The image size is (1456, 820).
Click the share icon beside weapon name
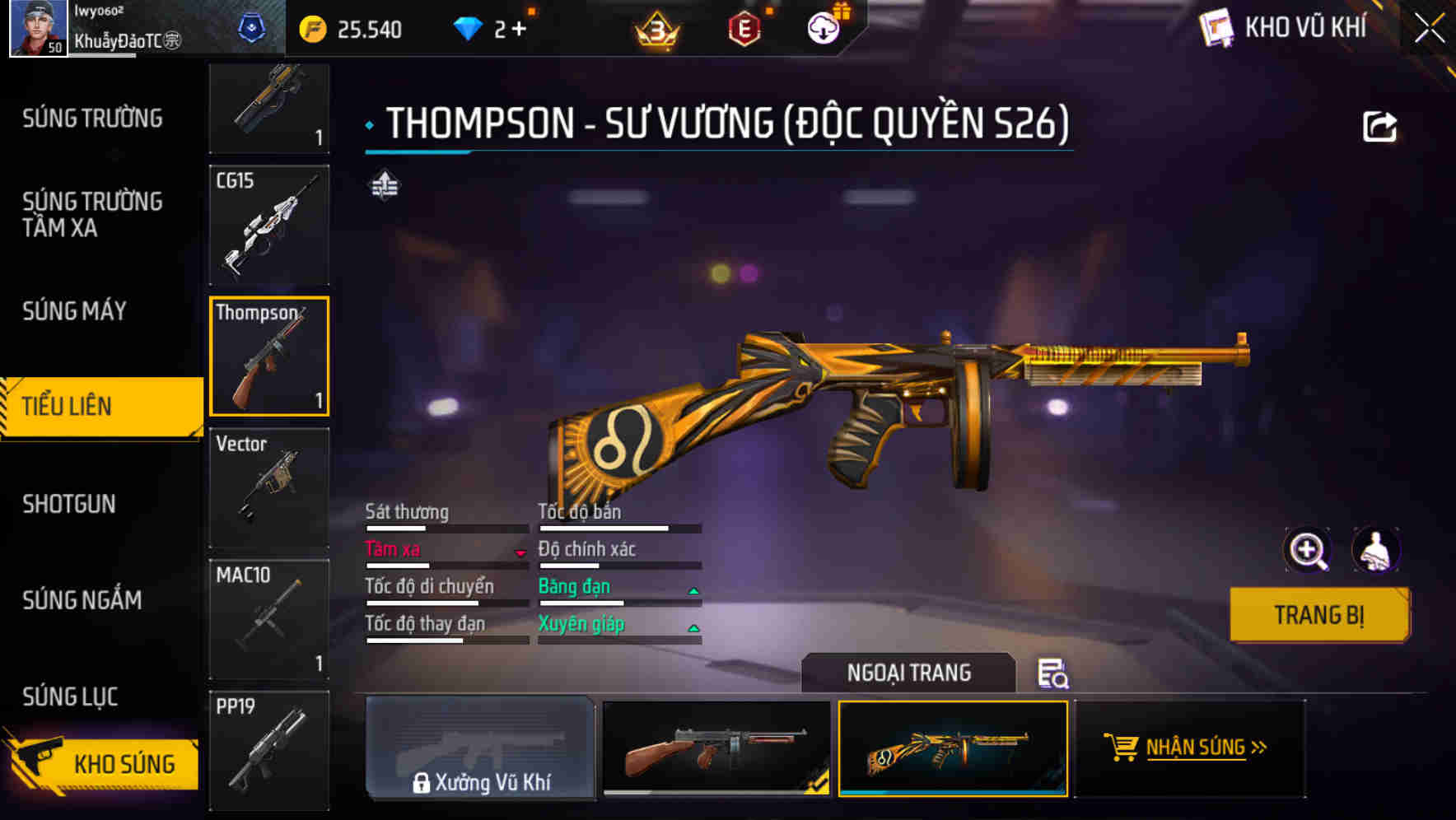[1380, 125]
